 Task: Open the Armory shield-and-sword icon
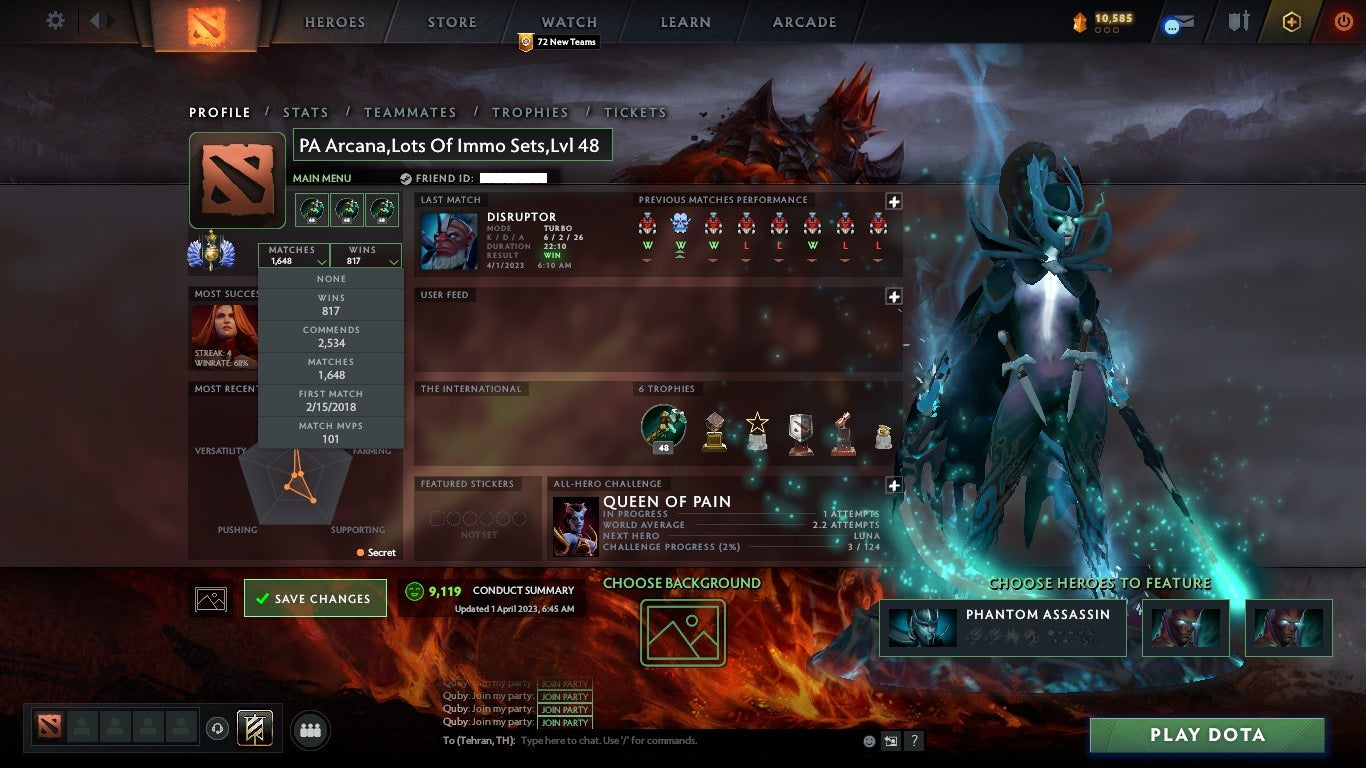point(1240,22)
